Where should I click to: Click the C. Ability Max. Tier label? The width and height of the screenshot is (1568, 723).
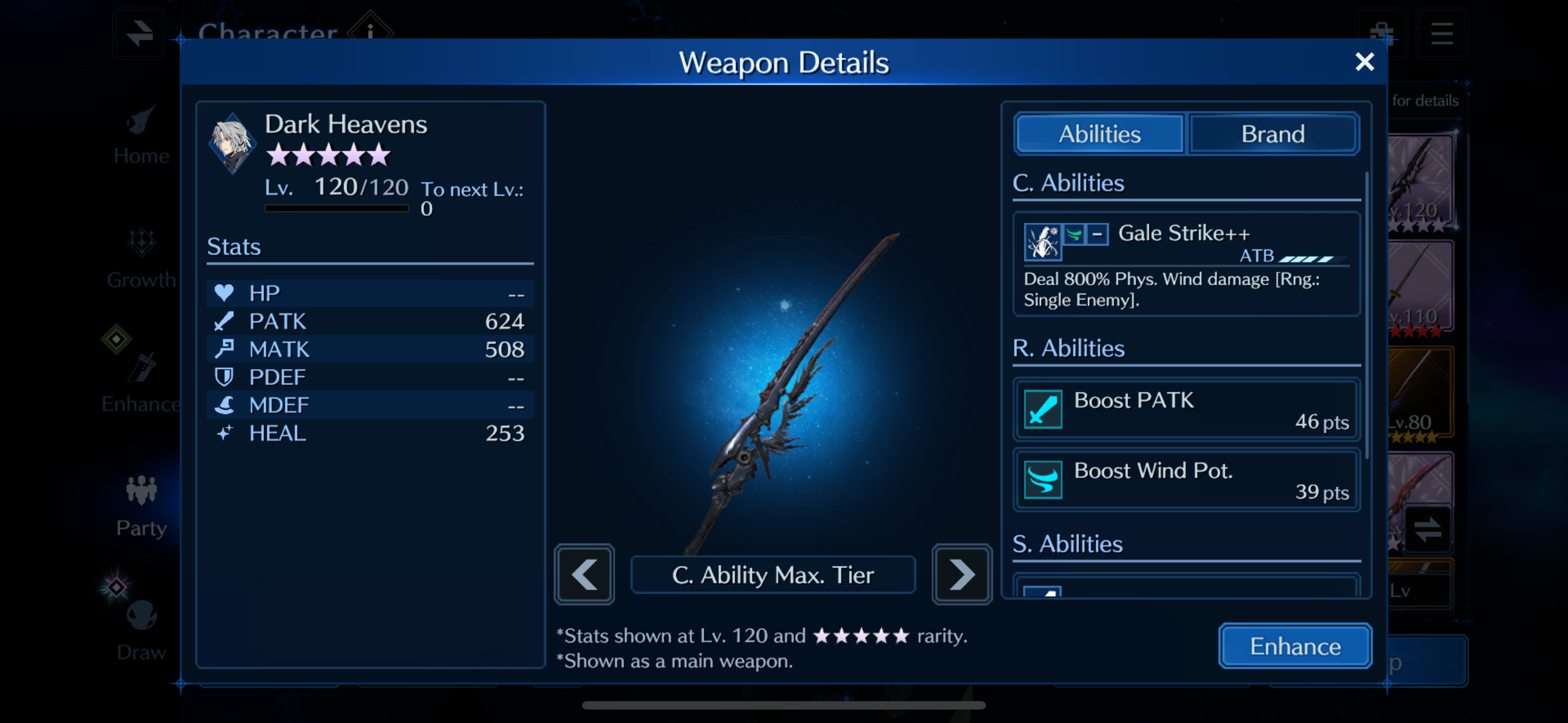tap(772, 574)
